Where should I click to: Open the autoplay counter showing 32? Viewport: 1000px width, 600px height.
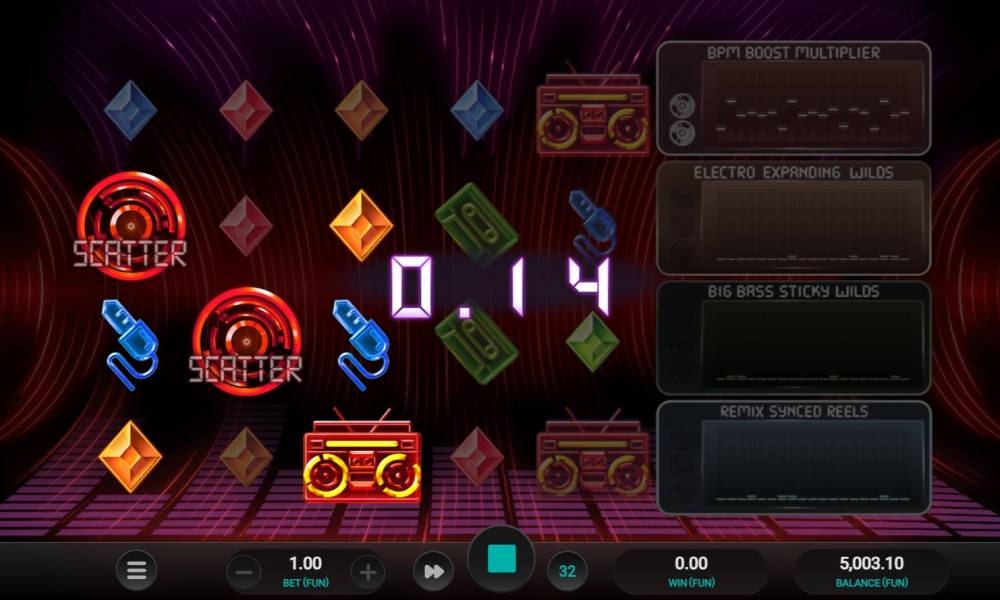(567, 572)
